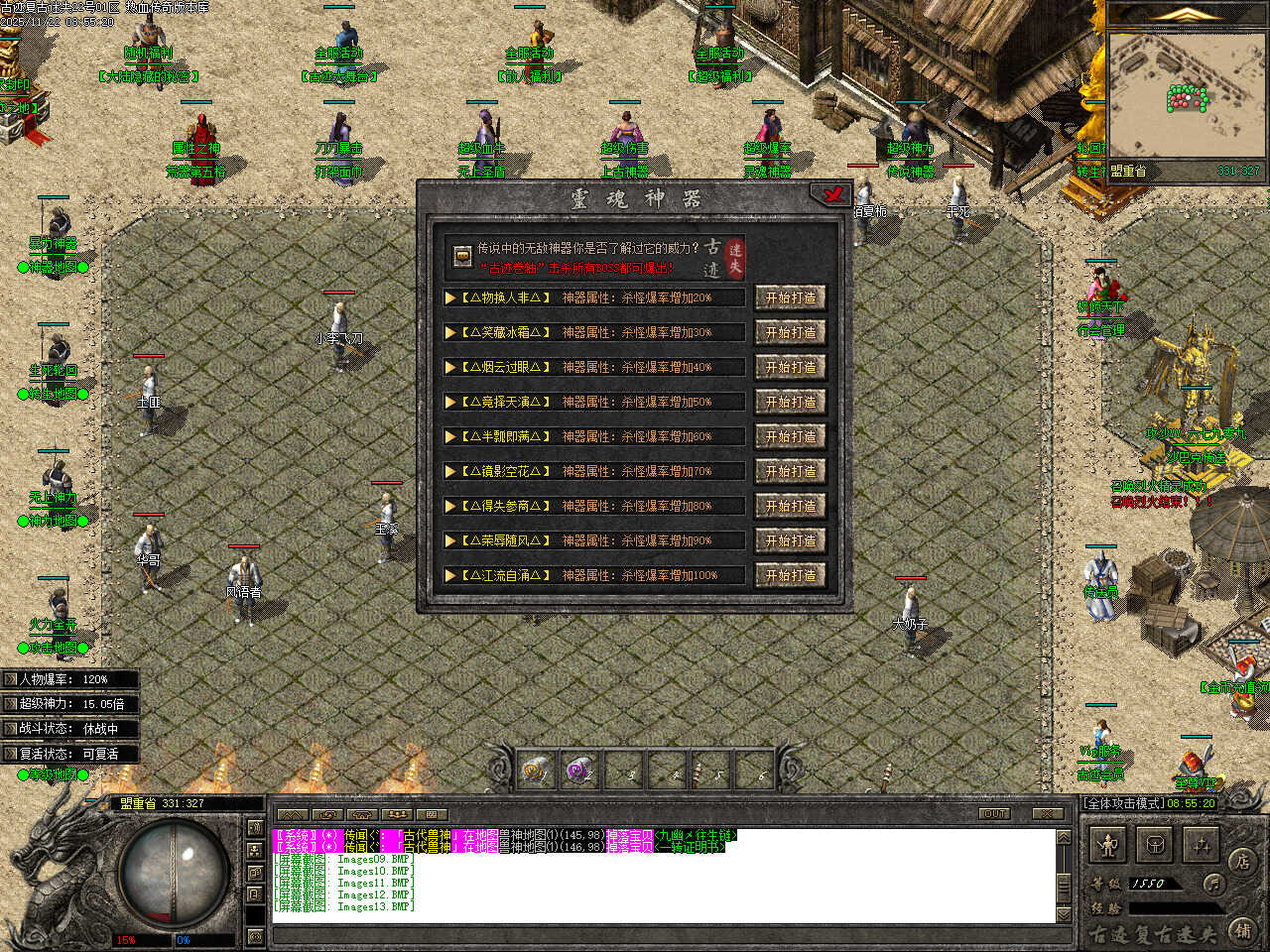Open the 铺 stall round button
The width and height of the screenshot is (1270, 952).
(1241, 930)
